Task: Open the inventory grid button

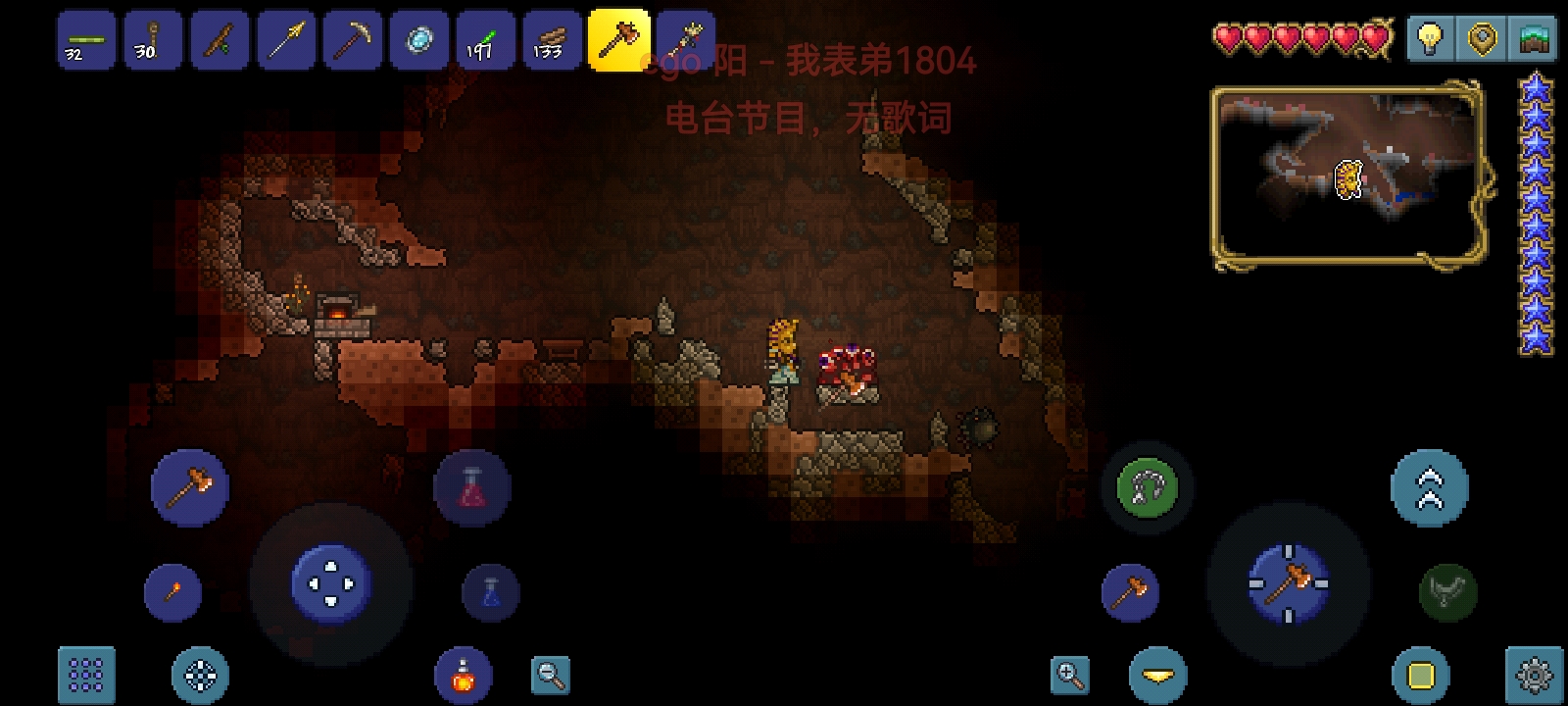Action: click(86, 675)
